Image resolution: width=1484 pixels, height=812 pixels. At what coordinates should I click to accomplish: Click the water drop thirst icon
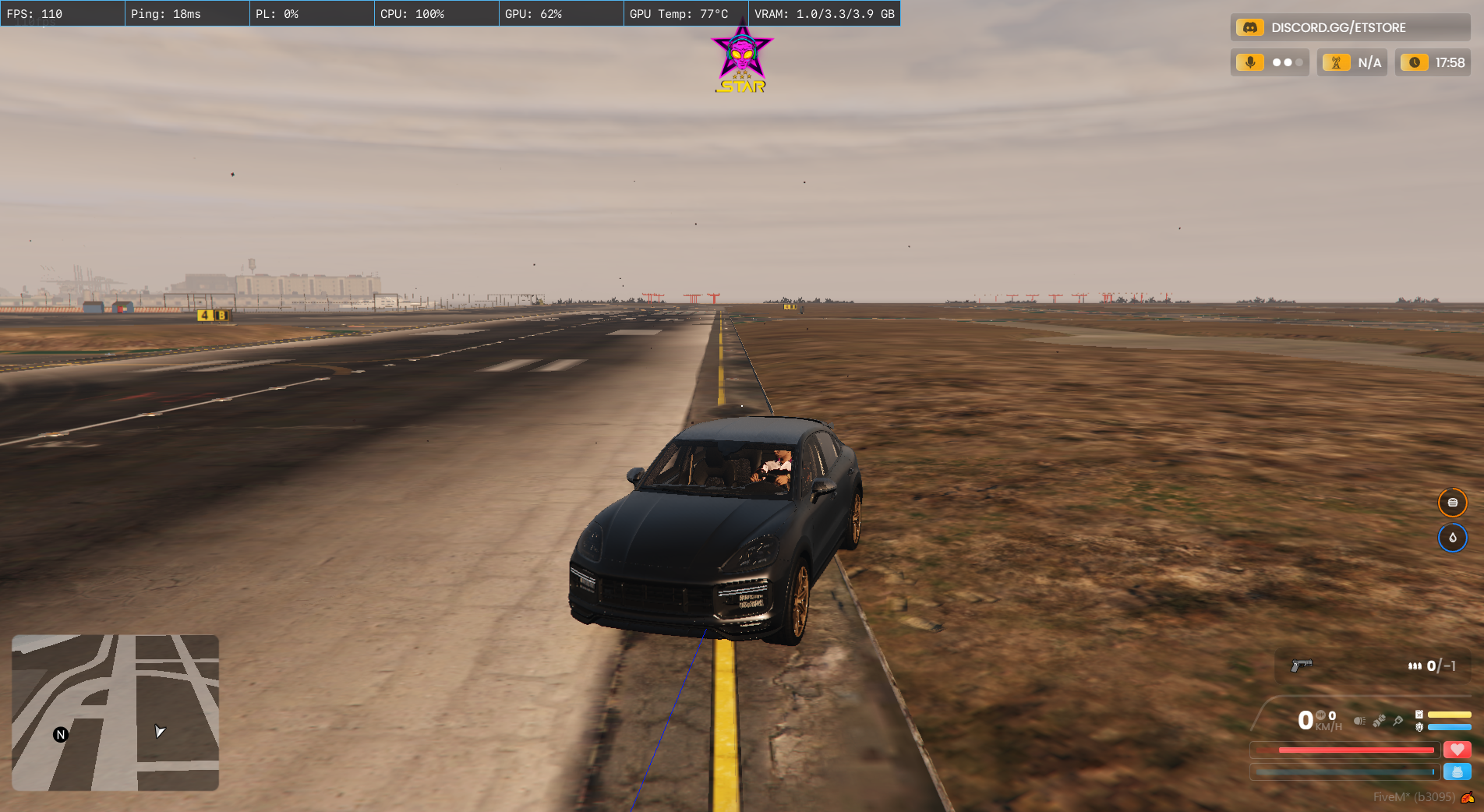[x=1452, y=538]
